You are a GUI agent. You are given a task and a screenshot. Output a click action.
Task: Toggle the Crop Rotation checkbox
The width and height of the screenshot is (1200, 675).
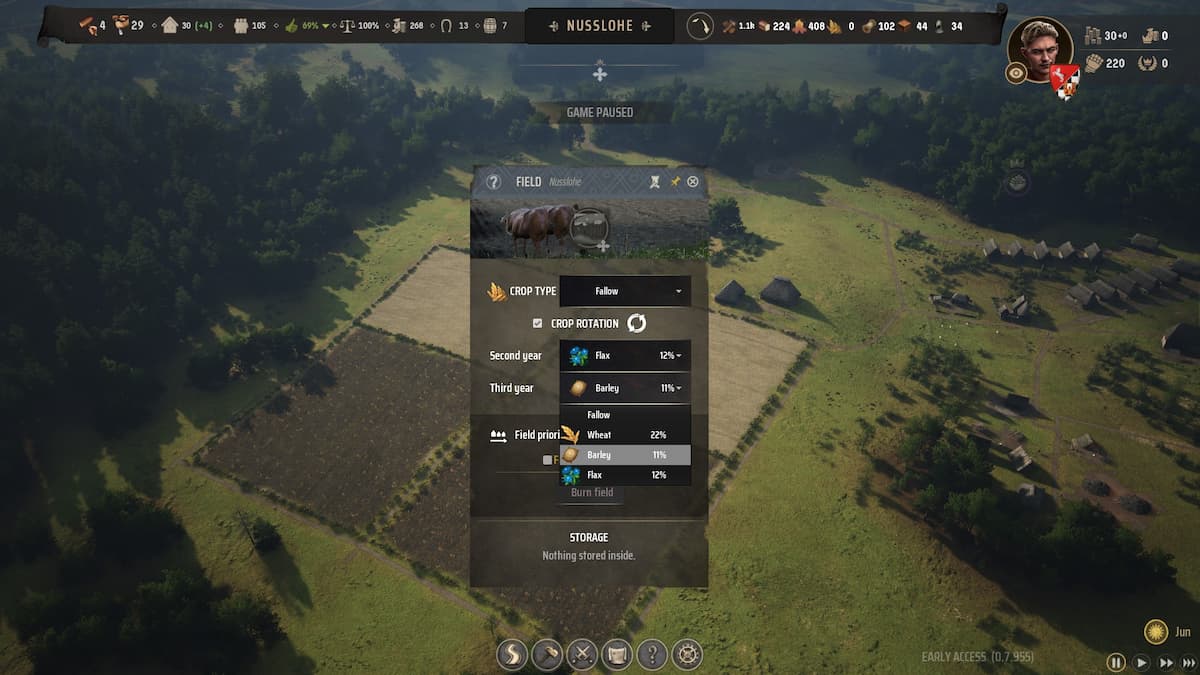[538, 324]
